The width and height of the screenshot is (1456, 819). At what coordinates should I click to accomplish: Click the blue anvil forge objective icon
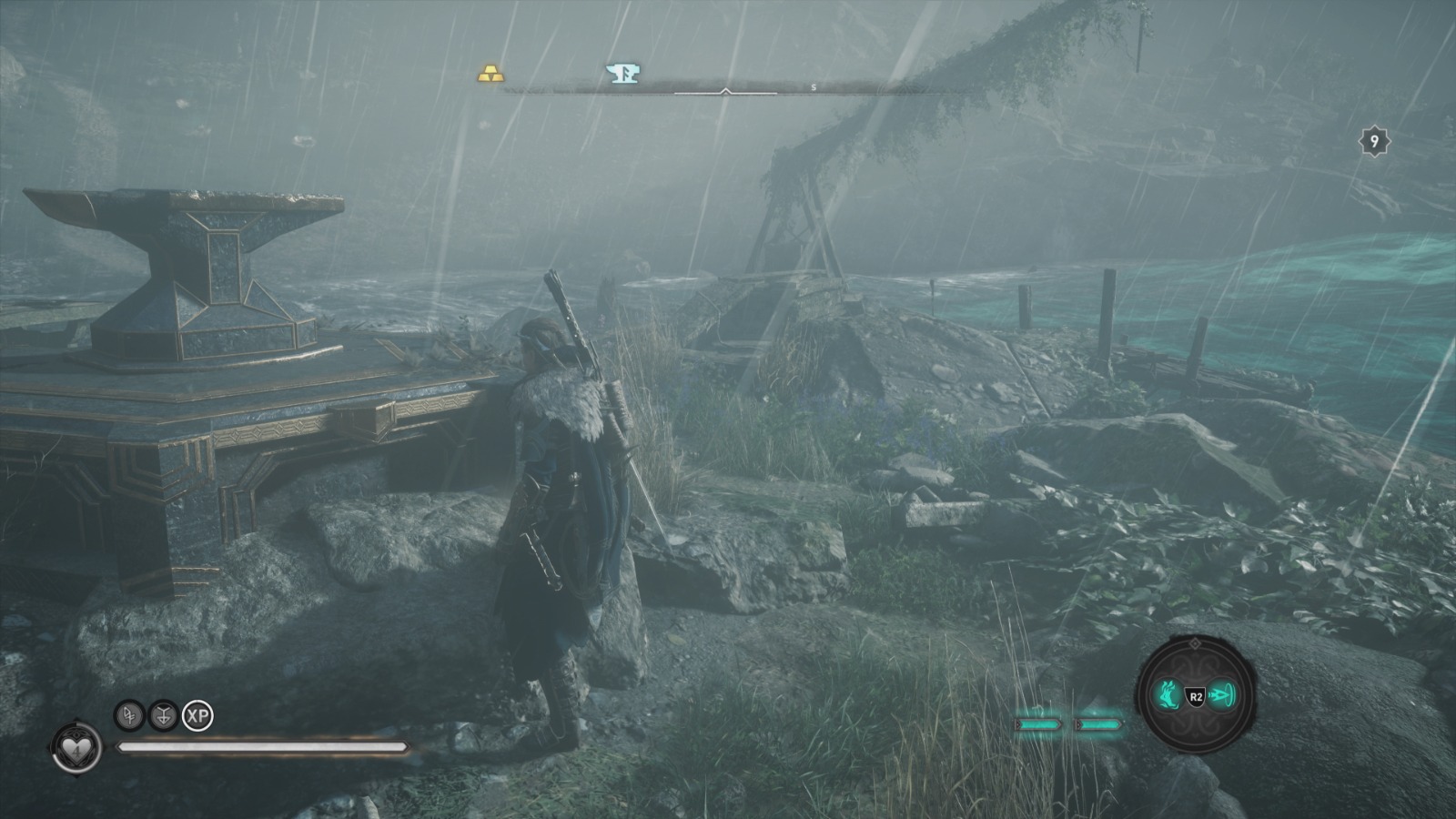coord(622,73)
